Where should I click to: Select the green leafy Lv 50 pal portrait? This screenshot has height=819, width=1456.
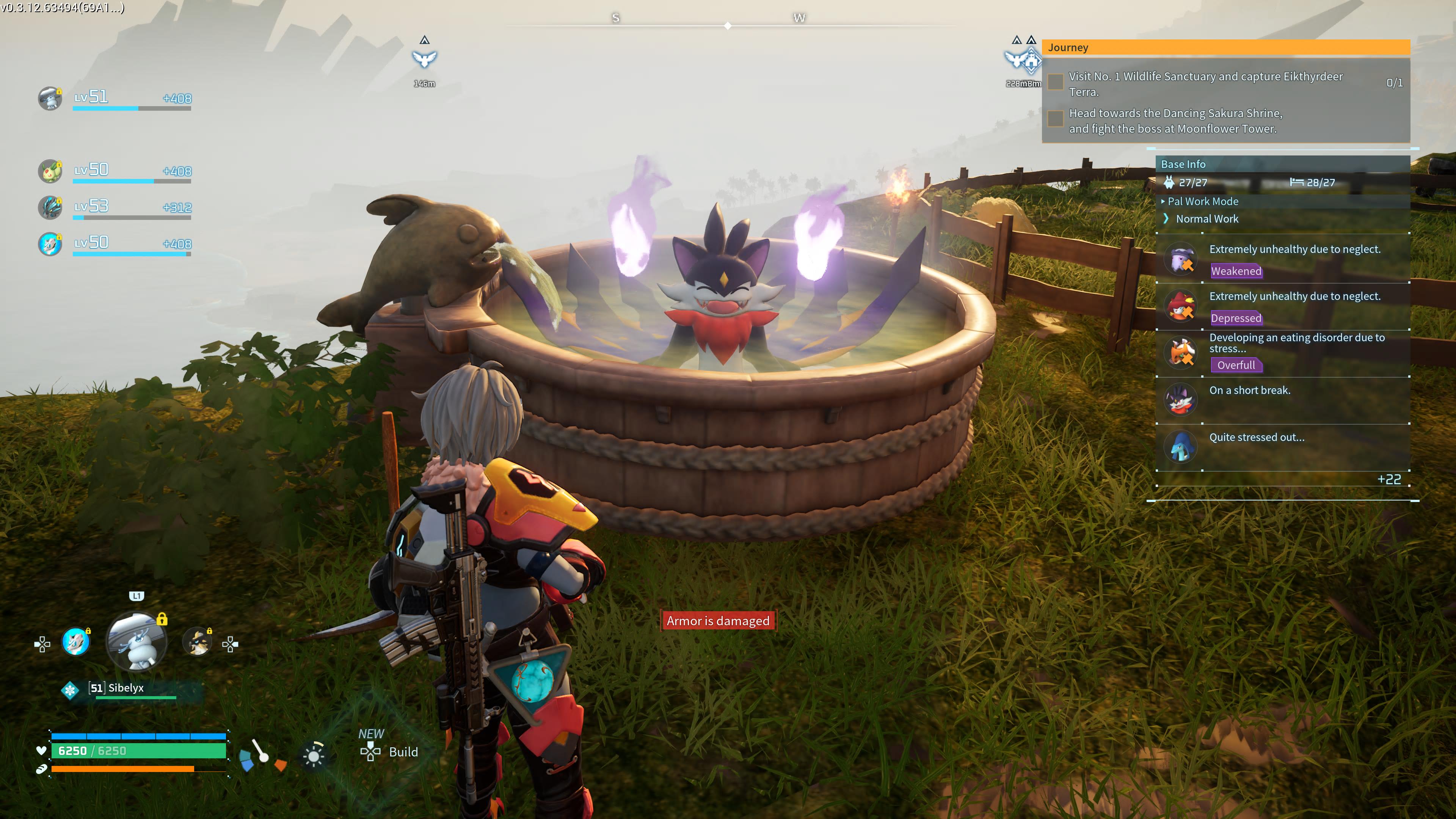(x=50, y=171)
